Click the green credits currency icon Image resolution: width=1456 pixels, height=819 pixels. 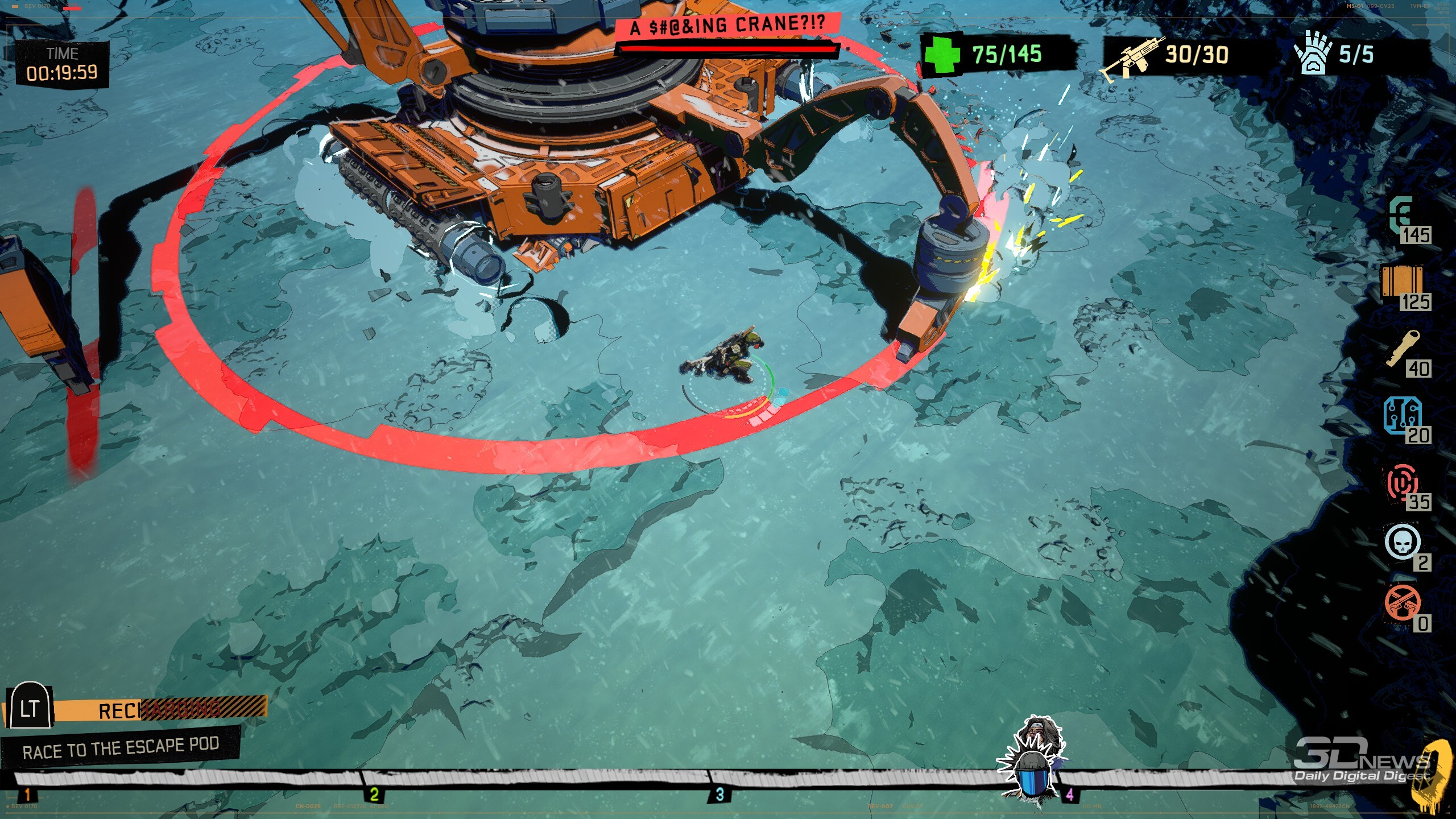coord(1401,214)
